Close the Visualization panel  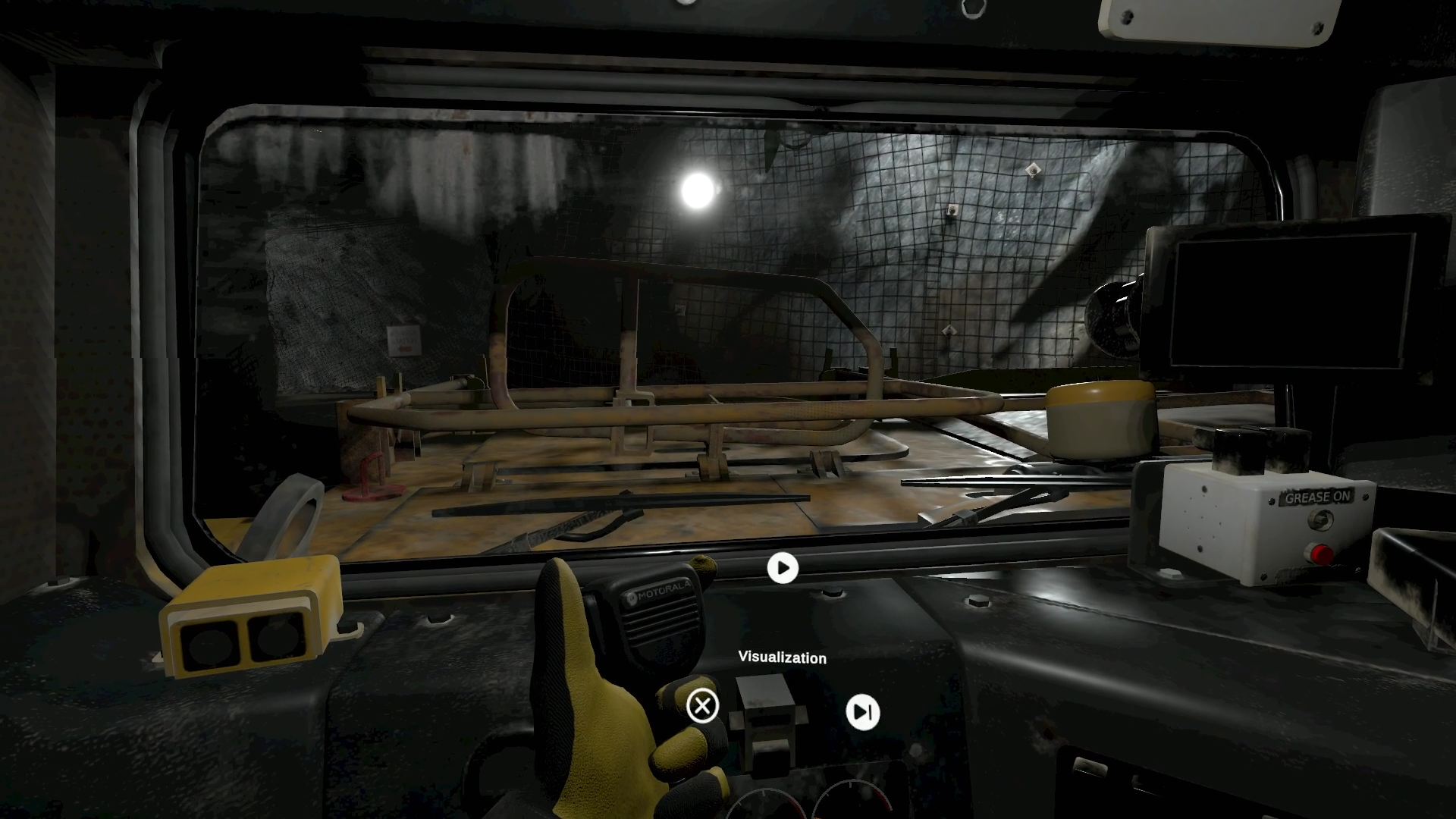click(702, 706)
